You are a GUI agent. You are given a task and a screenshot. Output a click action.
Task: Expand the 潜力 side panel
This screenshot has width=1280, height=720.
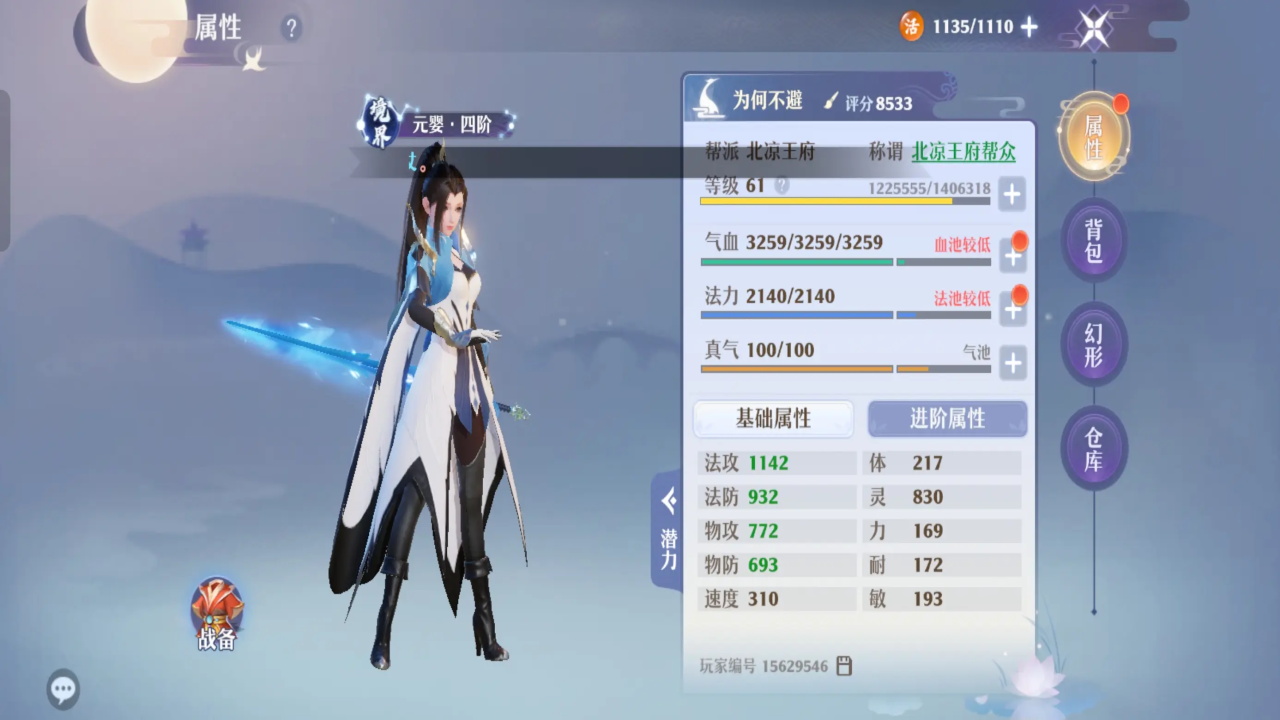(668, 531)
